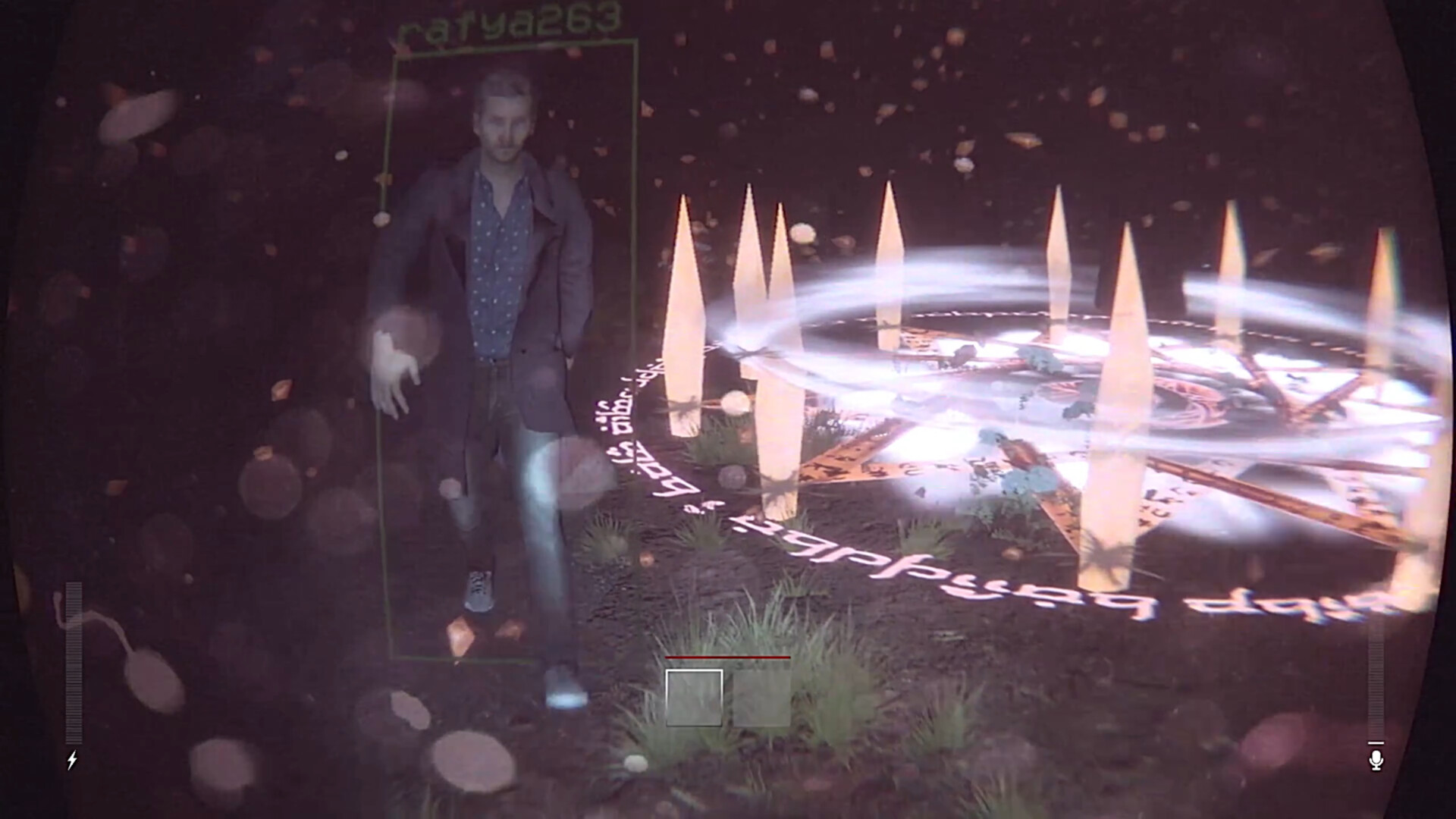Click the camera battery charge indicator
Screen dimensions: 1456x819
tap(74, 660)
